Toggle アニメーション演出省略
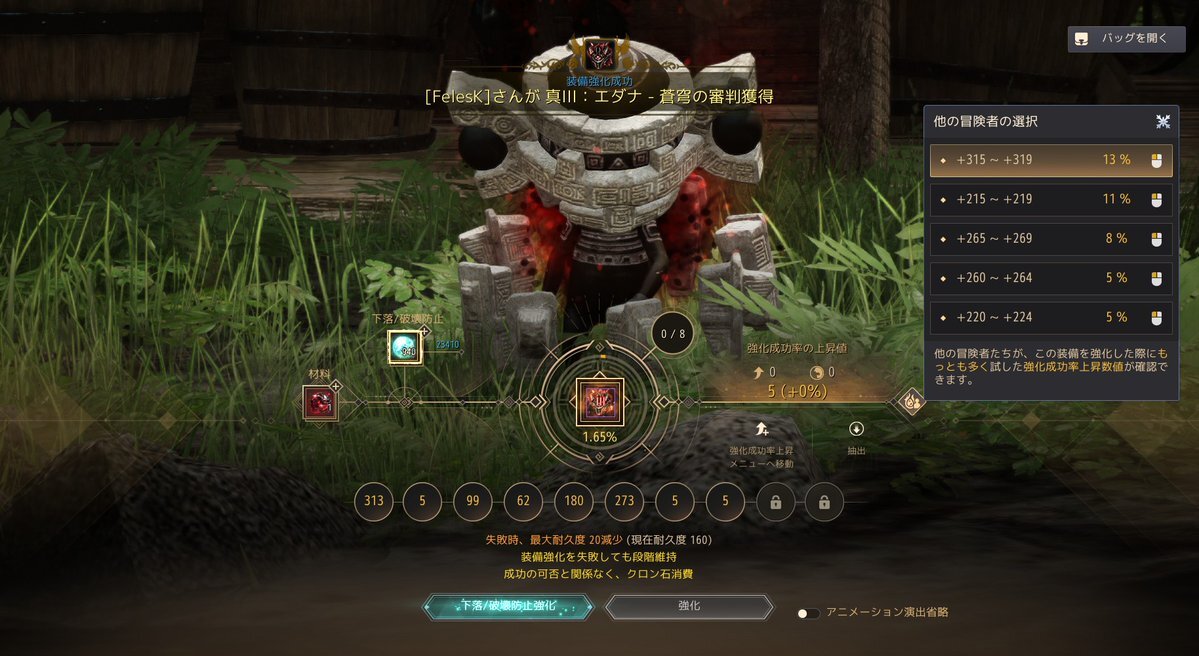1199x656 pixels. pos(808,613)
